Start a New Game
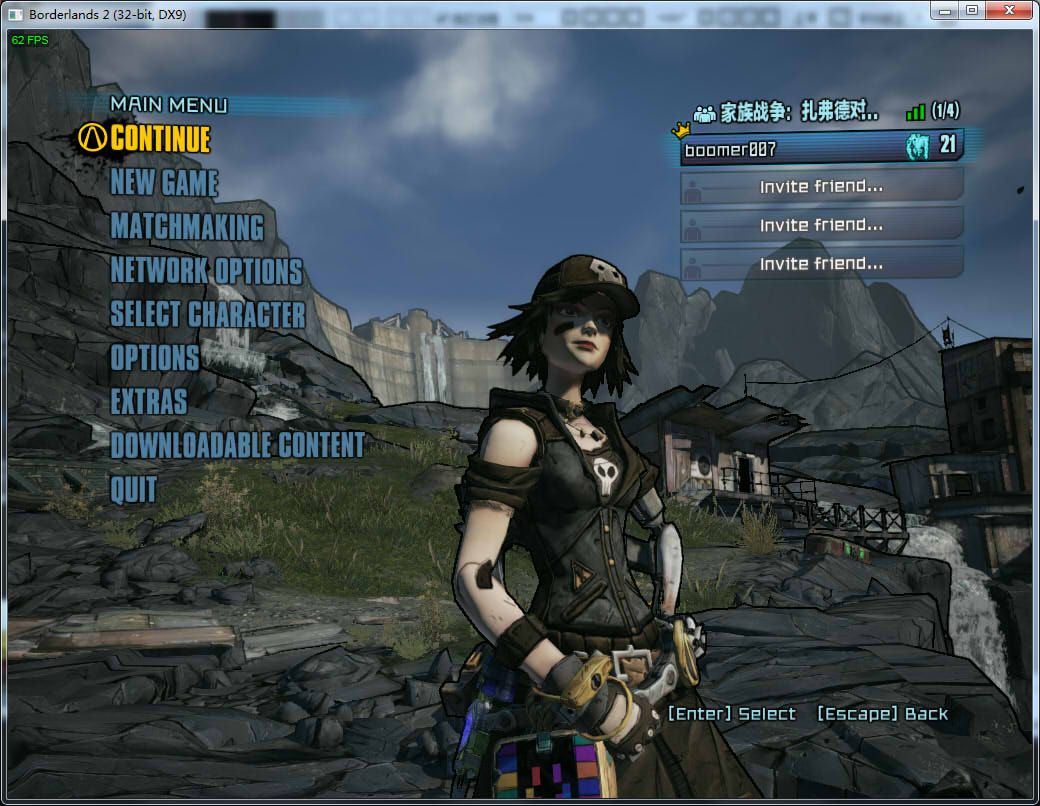The image size is (1040, 806). (x=164, y=183)
